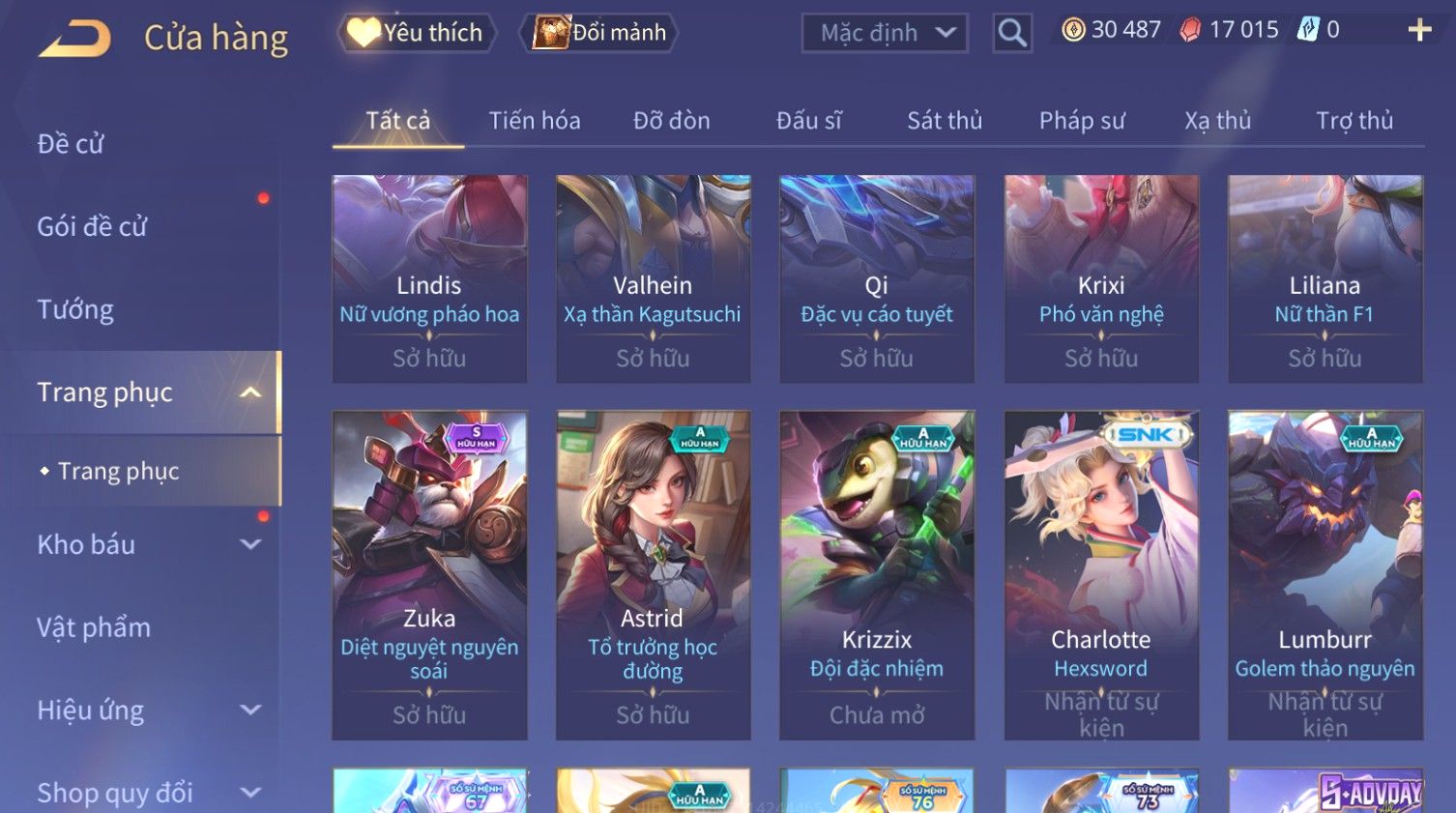Open the Mặc định sort dropdown
The image size is (1456, 813).
point(885,33)
